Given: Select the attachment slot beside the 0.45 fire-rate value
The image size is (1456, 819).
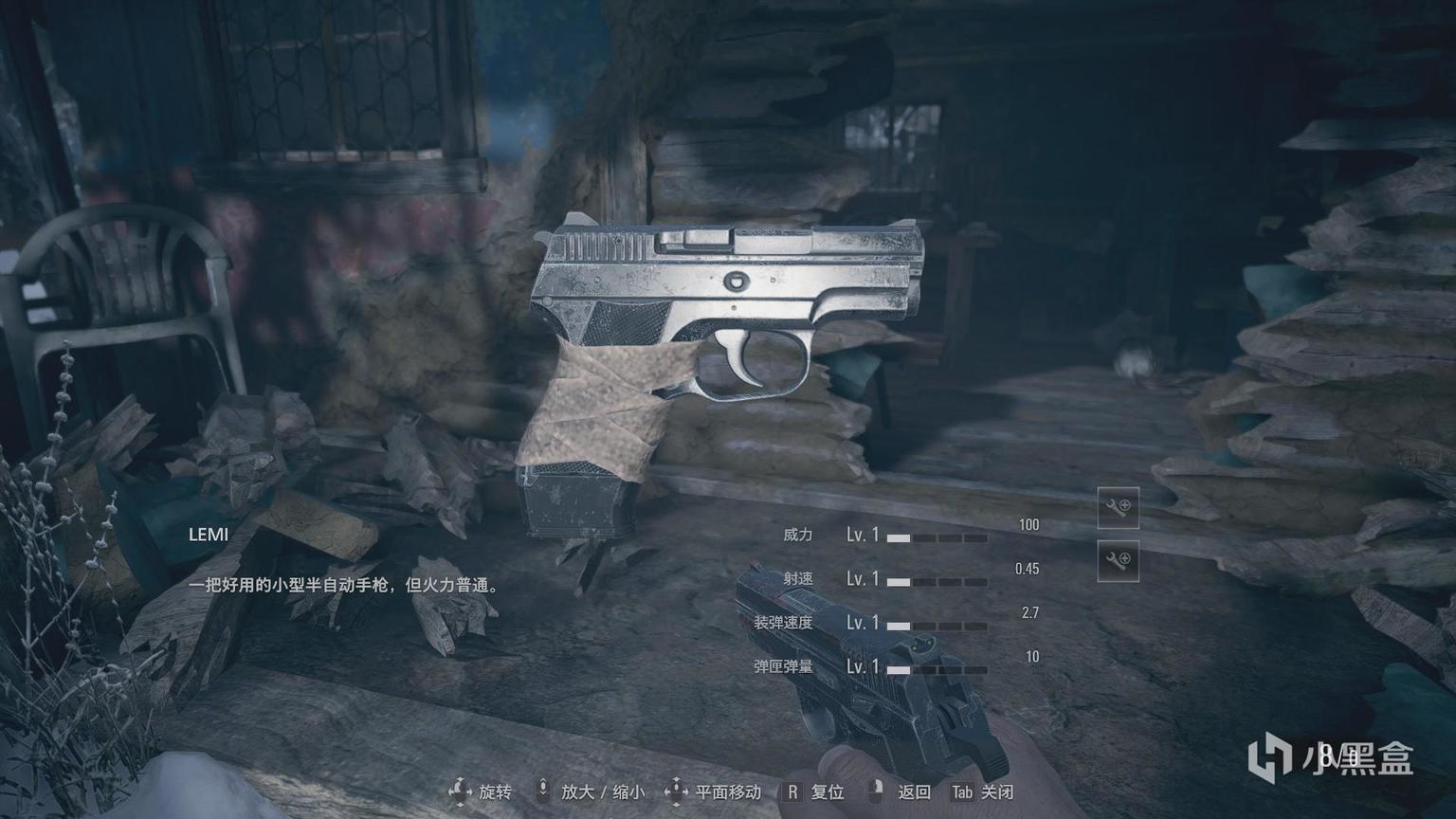Looking at the screenshot, I should (x=1118, y=561).
